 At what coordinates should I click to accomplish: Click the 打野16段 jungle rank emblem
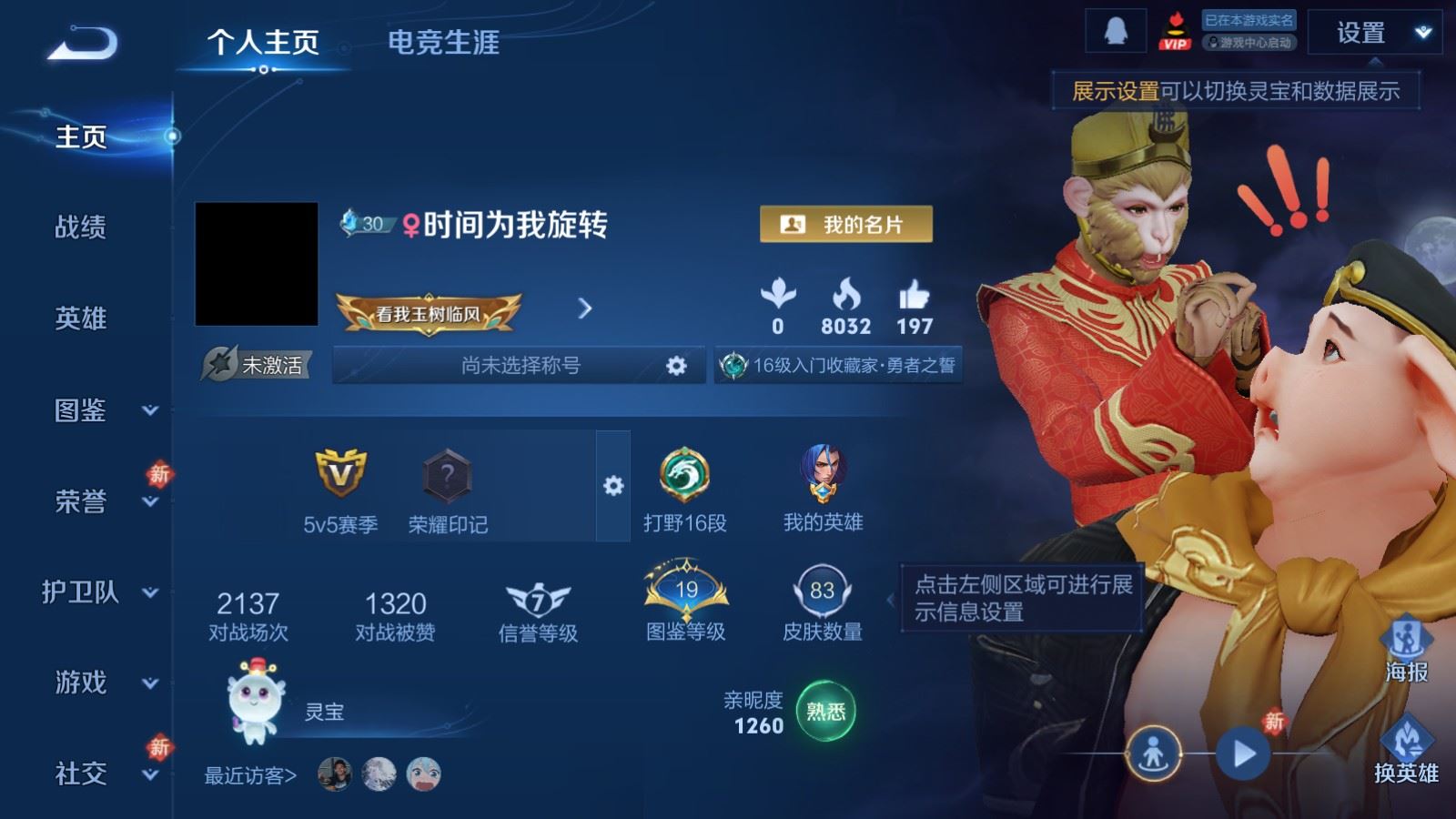coord(687,473)
